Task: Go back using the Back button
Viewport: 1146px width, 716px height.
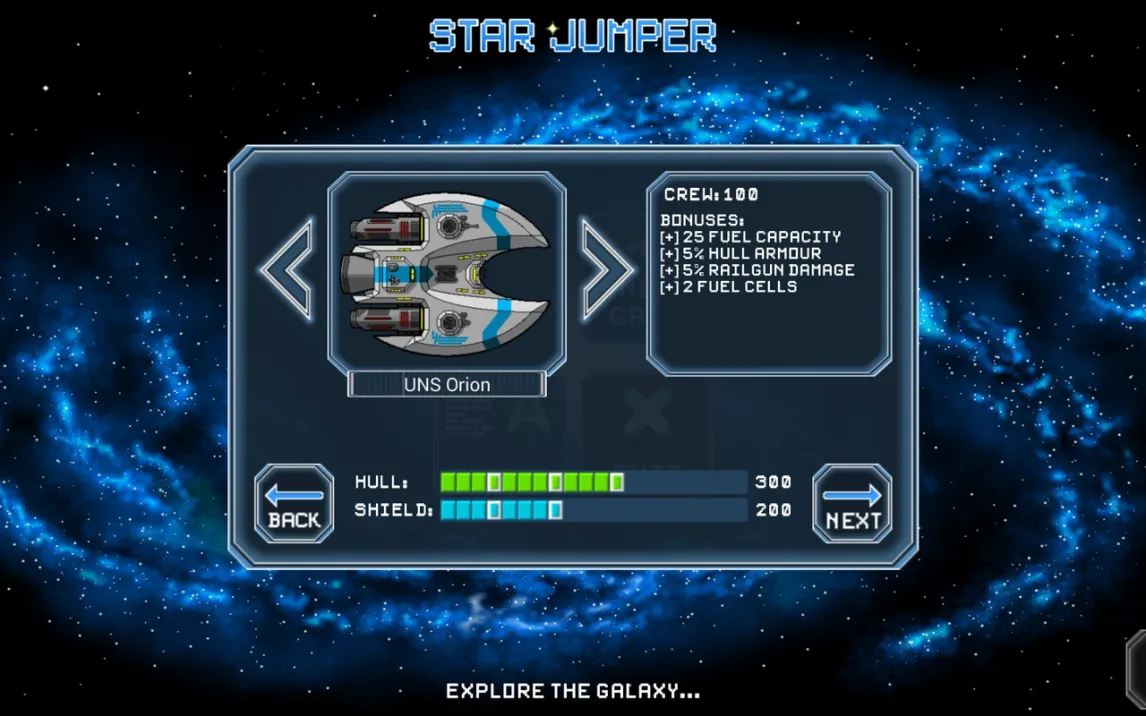Action: [x=294, y=504]
